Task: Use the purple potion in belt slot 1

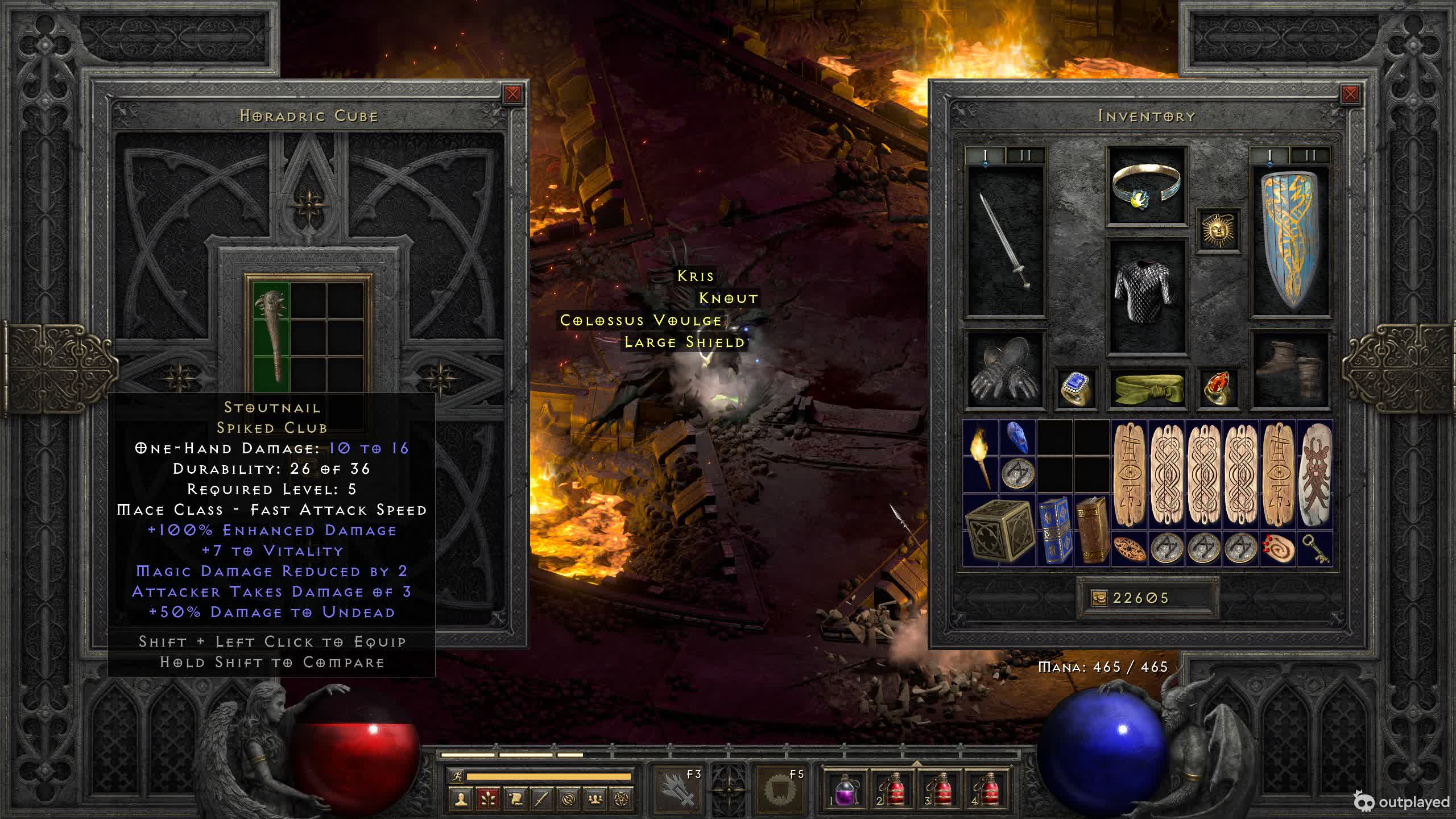Action: pos(846,790)
